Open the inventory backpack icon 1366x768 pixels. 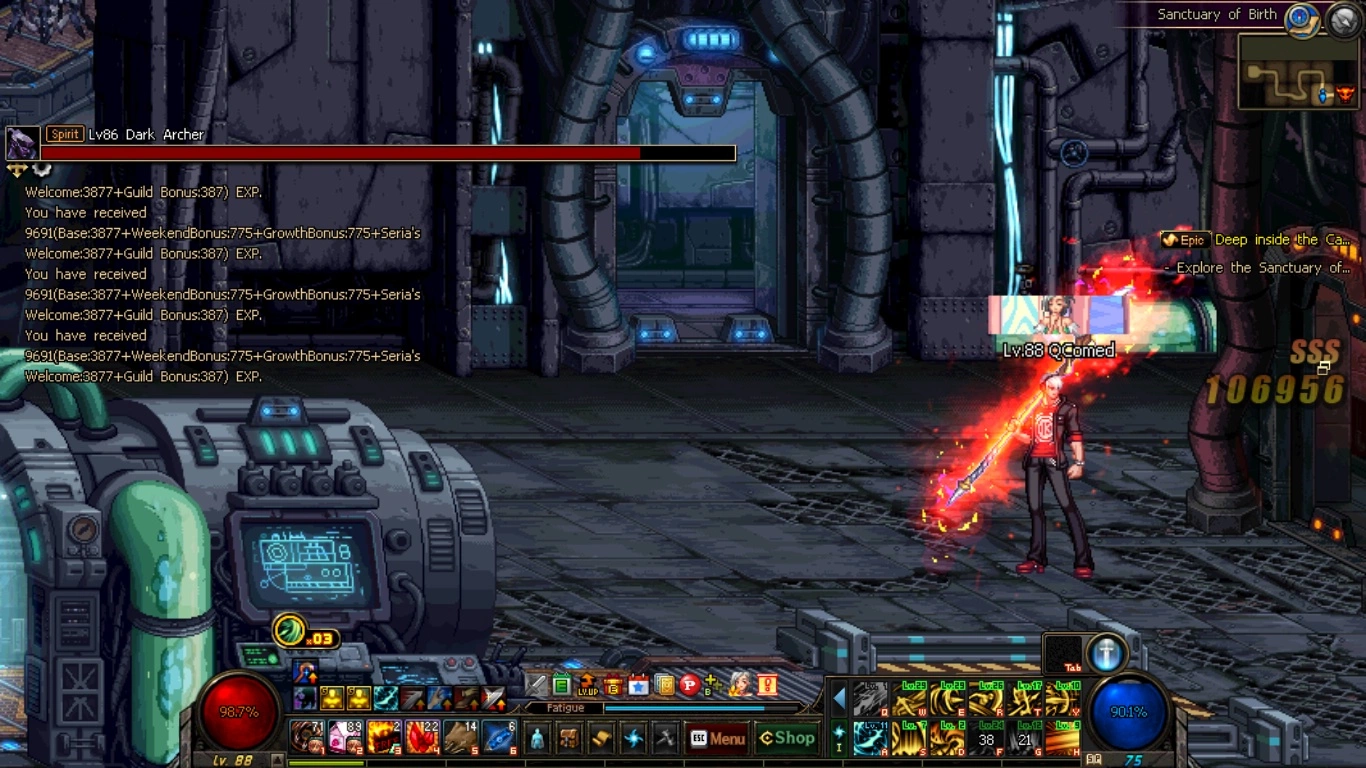tap(569, 739)
